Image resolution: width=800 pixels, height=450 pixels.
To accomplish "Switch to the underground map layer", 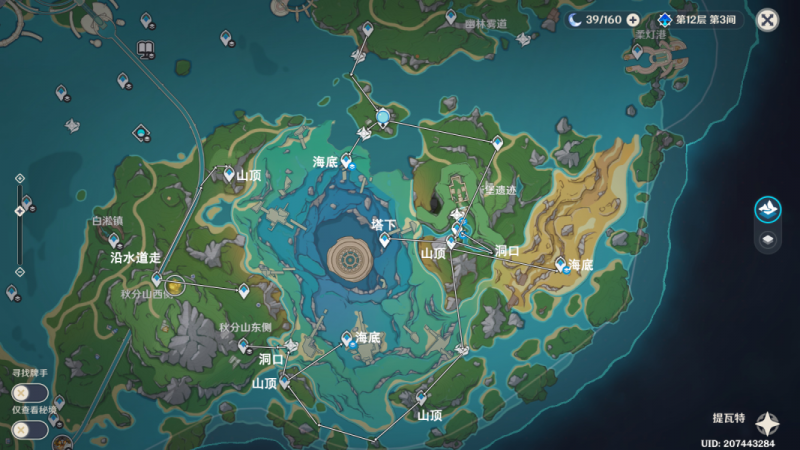I will [x=767, y=239].
